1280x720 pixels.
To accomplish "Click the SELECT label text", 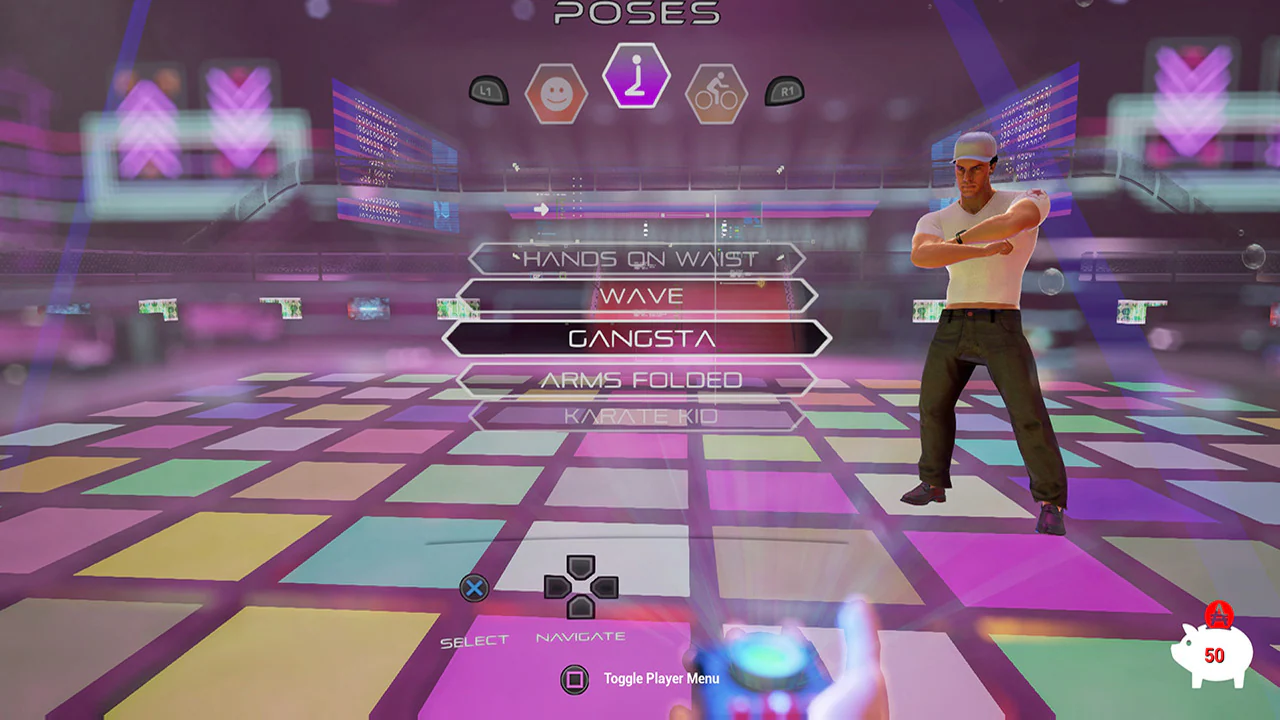I will (477, 641).
